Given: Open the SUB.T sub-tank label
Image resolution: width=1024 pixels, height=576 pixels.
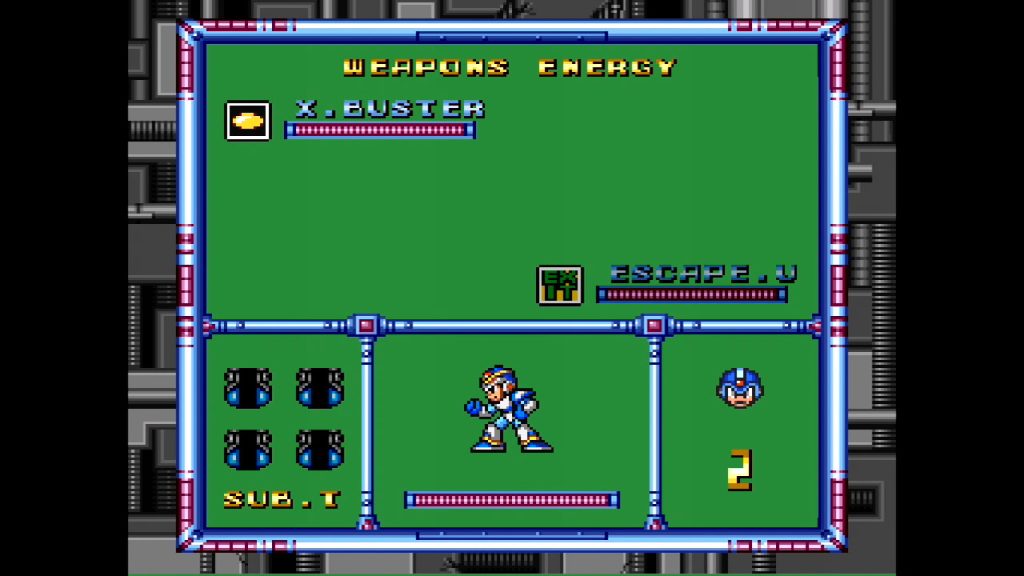Looking at the screenshot, I should coord(282,499).
